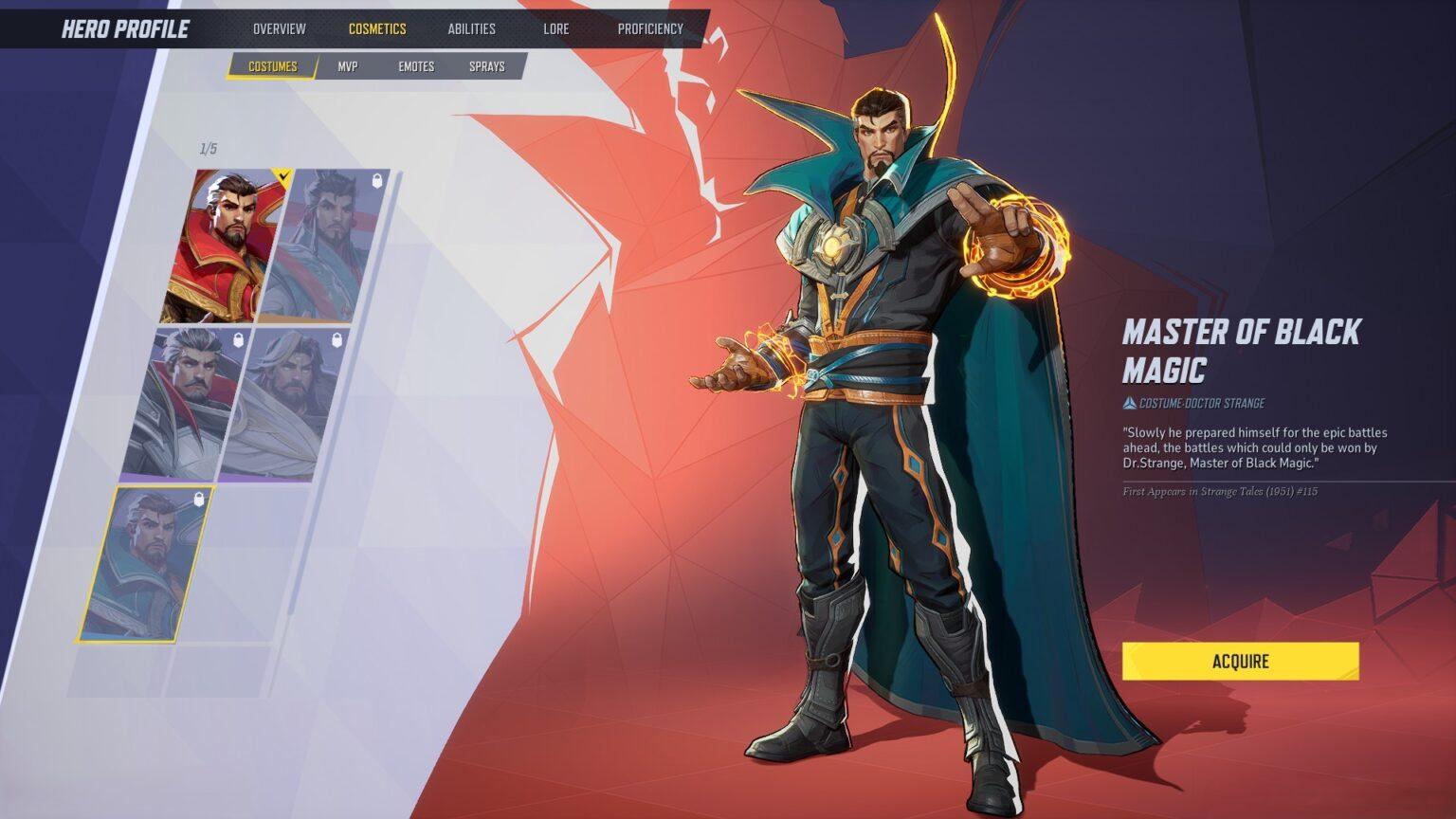Viewport: 1456px width, 819px height.
Task: Open the EMOTES sub-tab
Action: point(416,66)
